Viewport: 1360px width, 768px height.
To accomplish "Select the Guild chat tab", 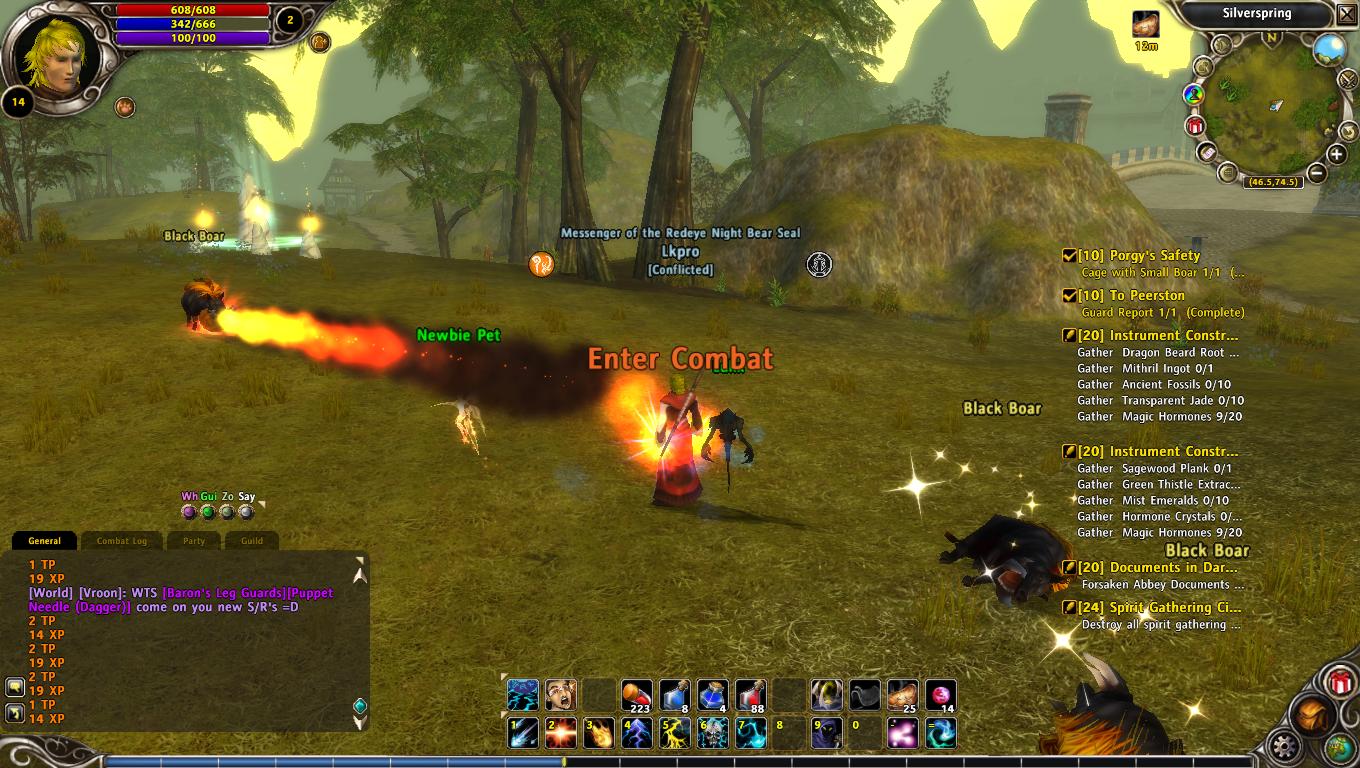I will 252,541.
